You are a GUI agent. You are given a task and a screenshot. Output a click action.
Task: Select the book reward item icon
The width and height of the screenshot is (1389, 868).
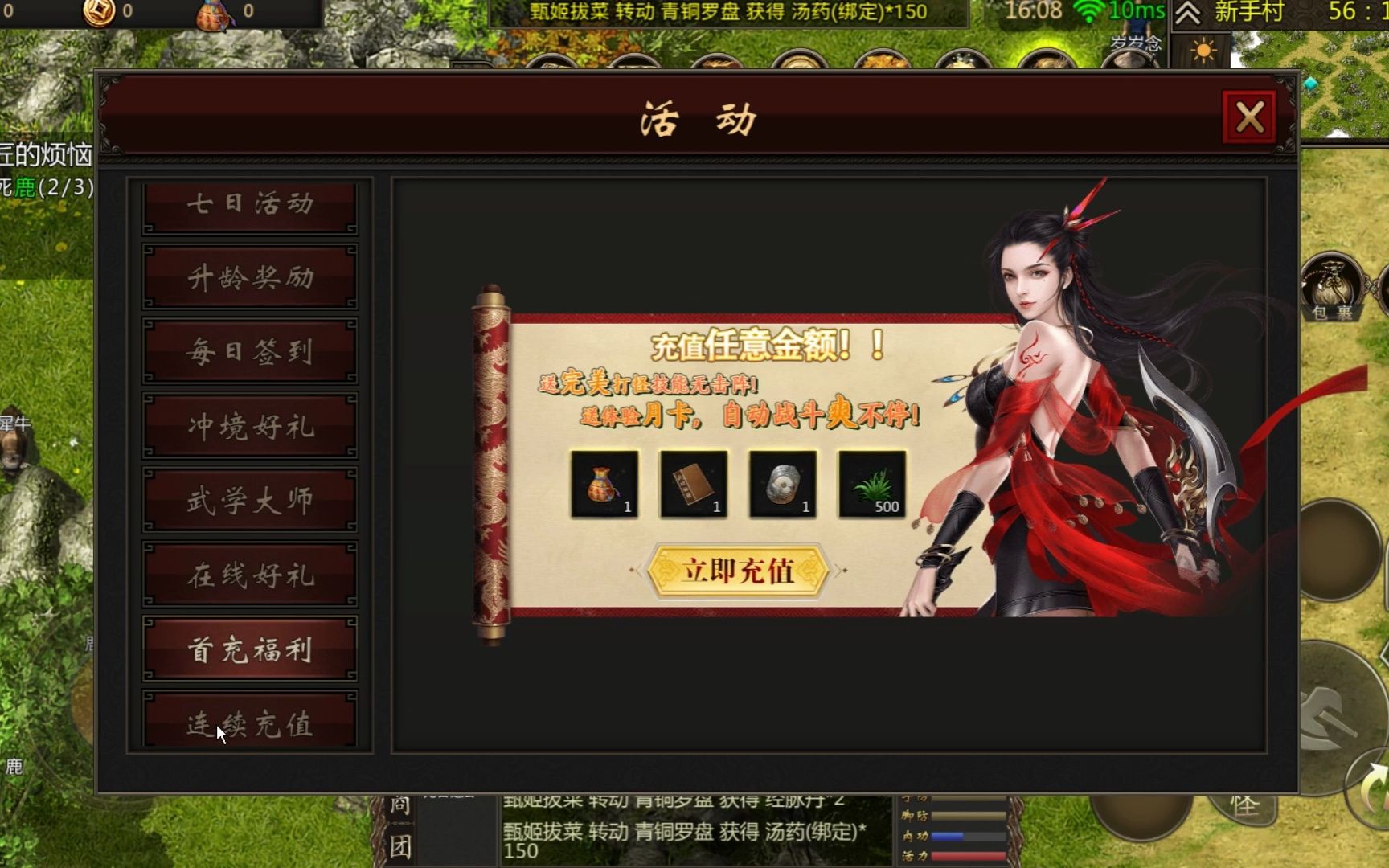pos(693,482)
